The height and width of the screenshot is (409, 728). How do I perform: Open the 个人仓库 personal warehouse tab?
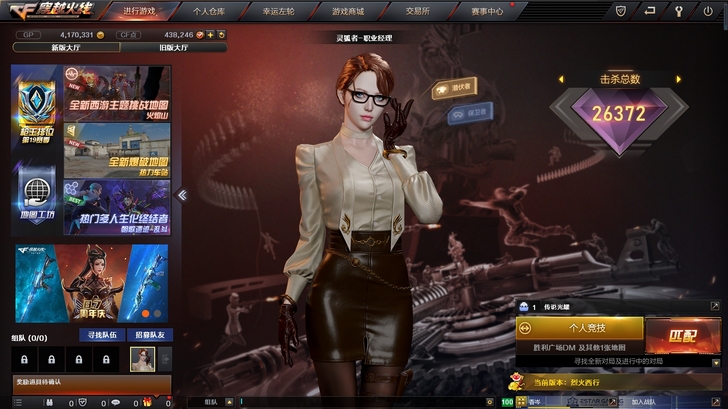pos(210,12)
